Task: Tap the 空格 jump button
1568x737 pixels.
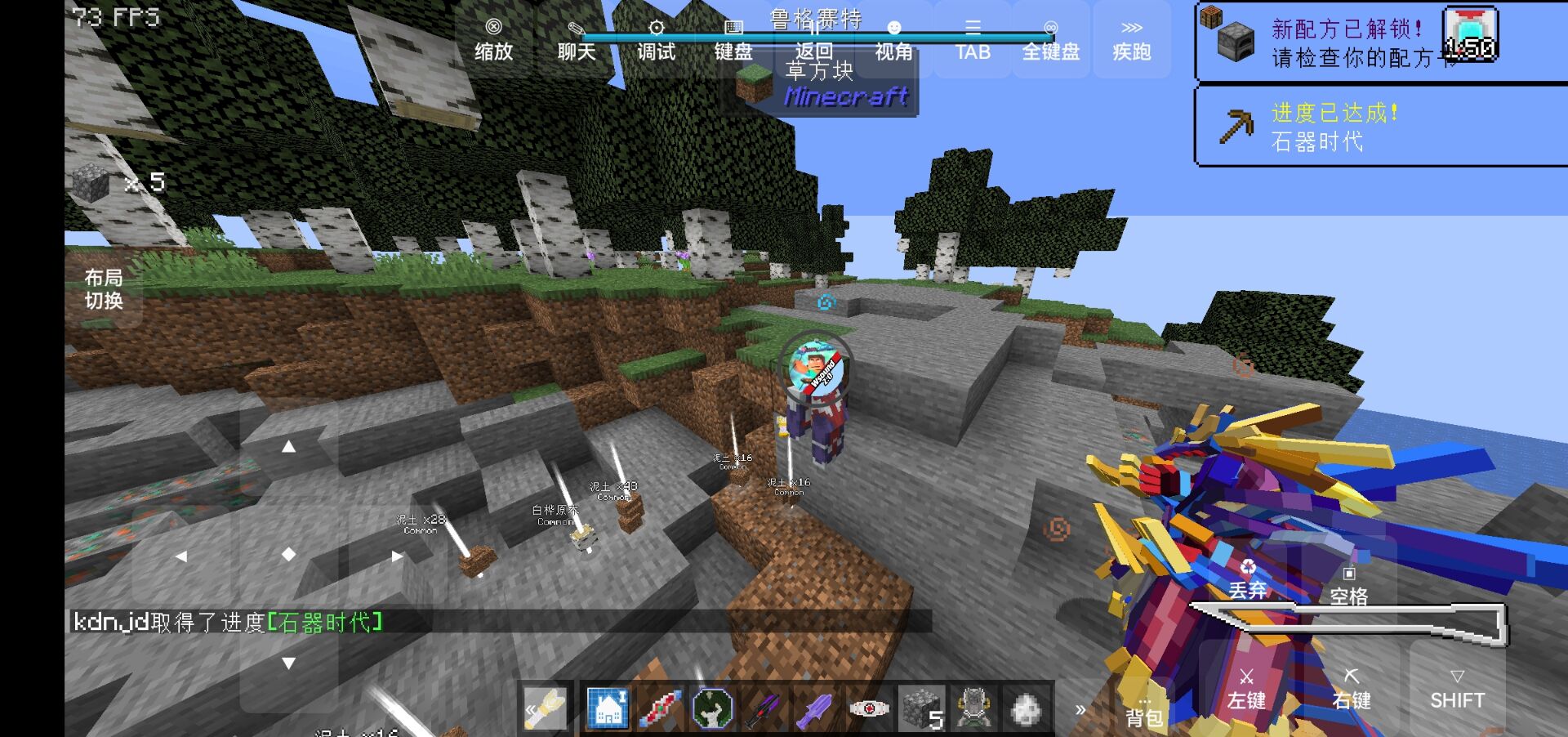Action: point(1348,586)
